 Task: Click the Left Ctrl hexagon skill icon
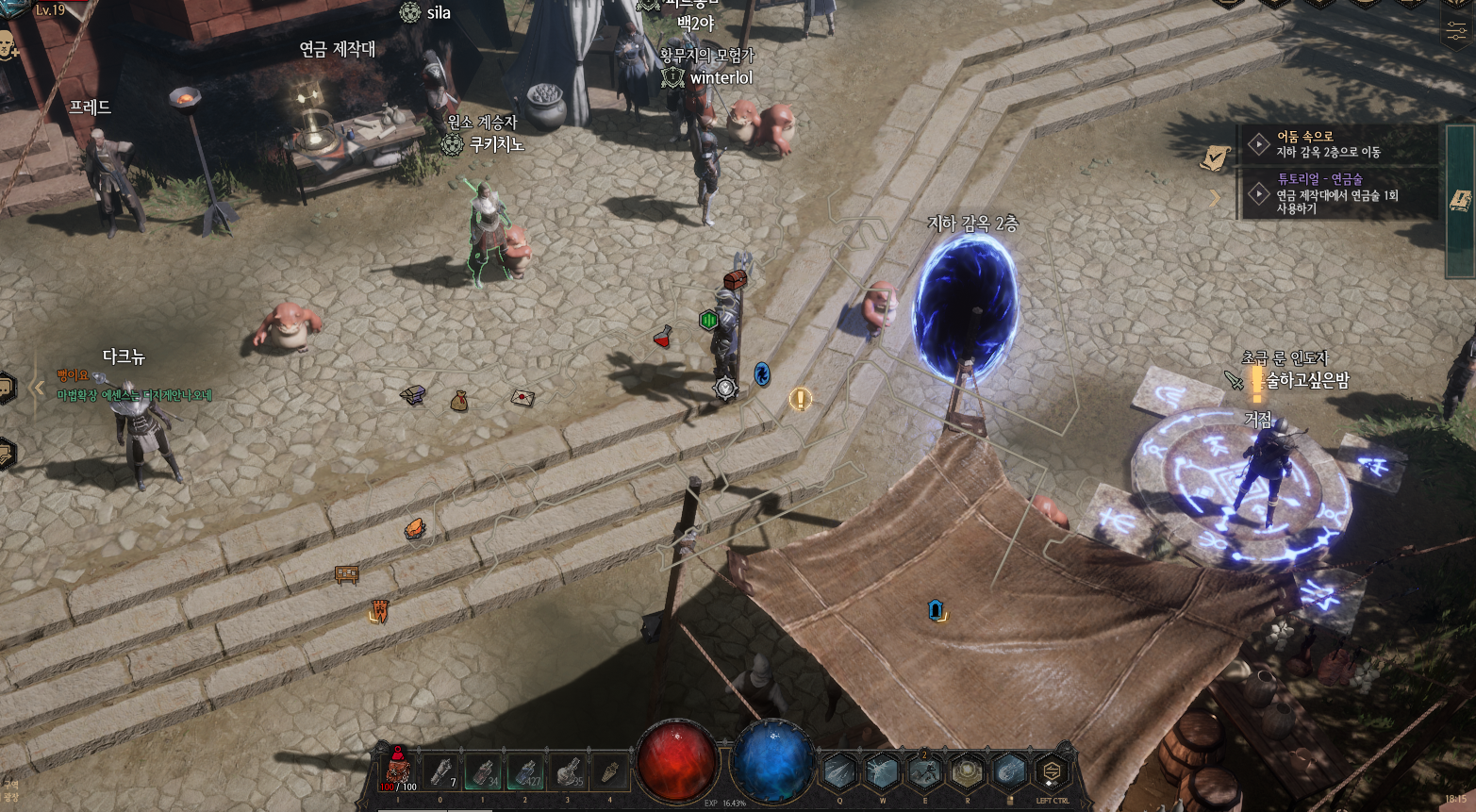[1052, 772]
